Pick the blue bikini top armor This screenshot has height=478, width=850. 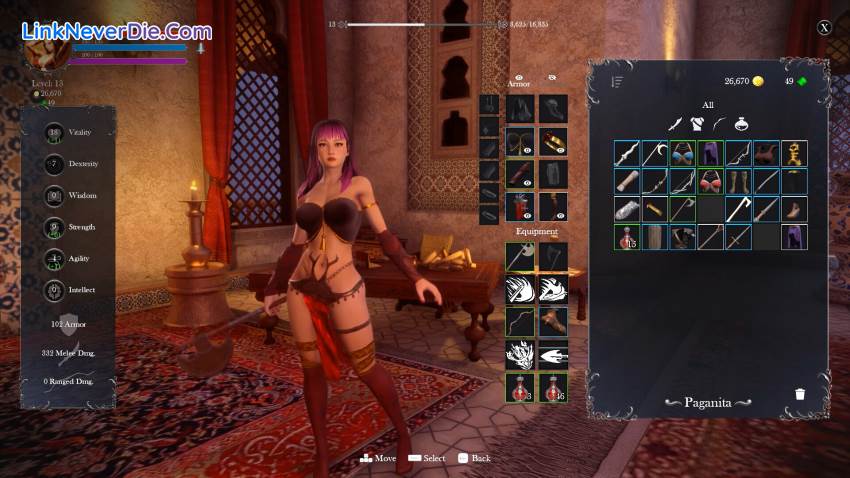[683, 153]
